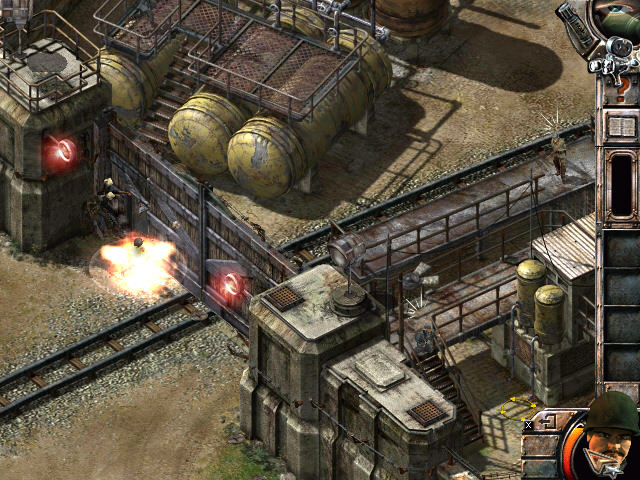Image resolution: width=640 pixels, height=480 pixels.
Task: Click the commando portrait with green helmet
Action: tap(611, 432)
